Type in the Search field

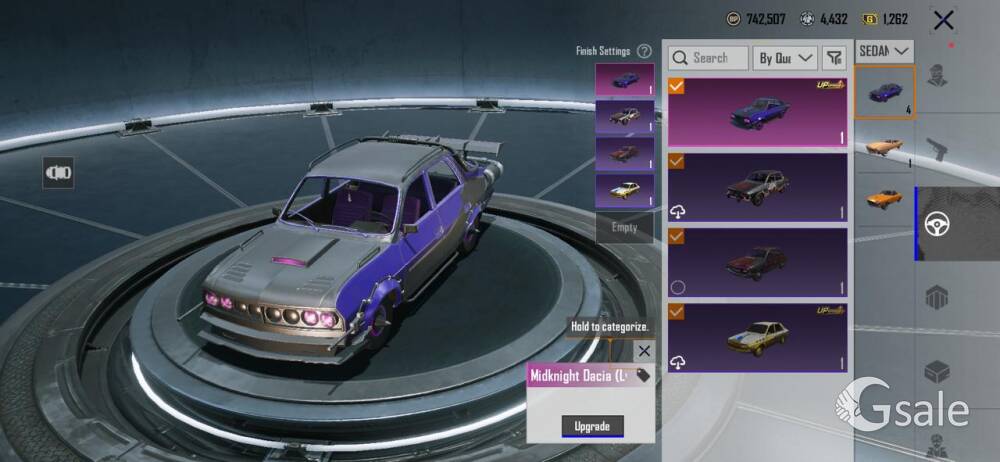click(x=709, y=58)
